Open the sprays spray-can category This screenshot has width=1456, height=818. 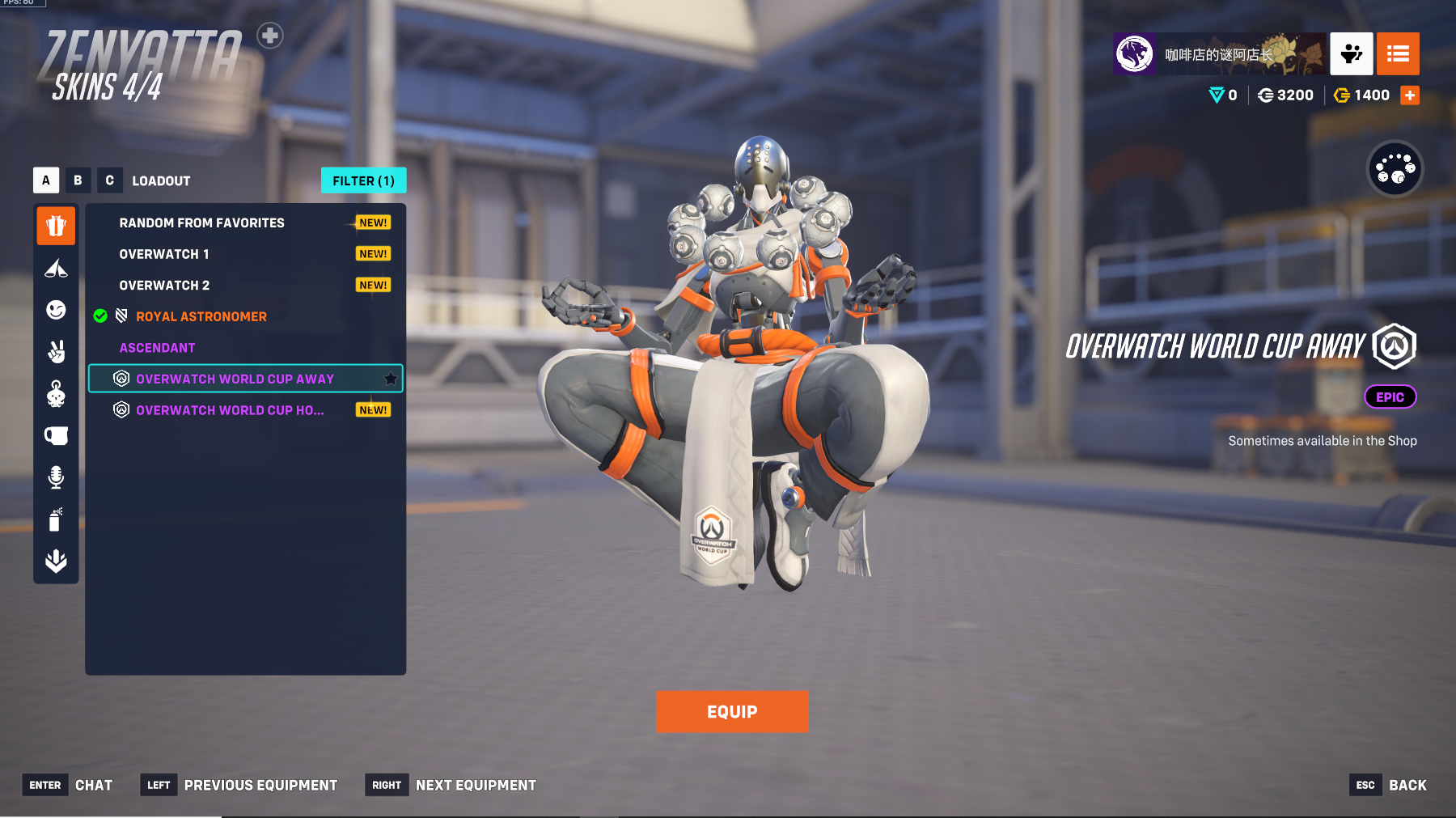tap(56, 519)
